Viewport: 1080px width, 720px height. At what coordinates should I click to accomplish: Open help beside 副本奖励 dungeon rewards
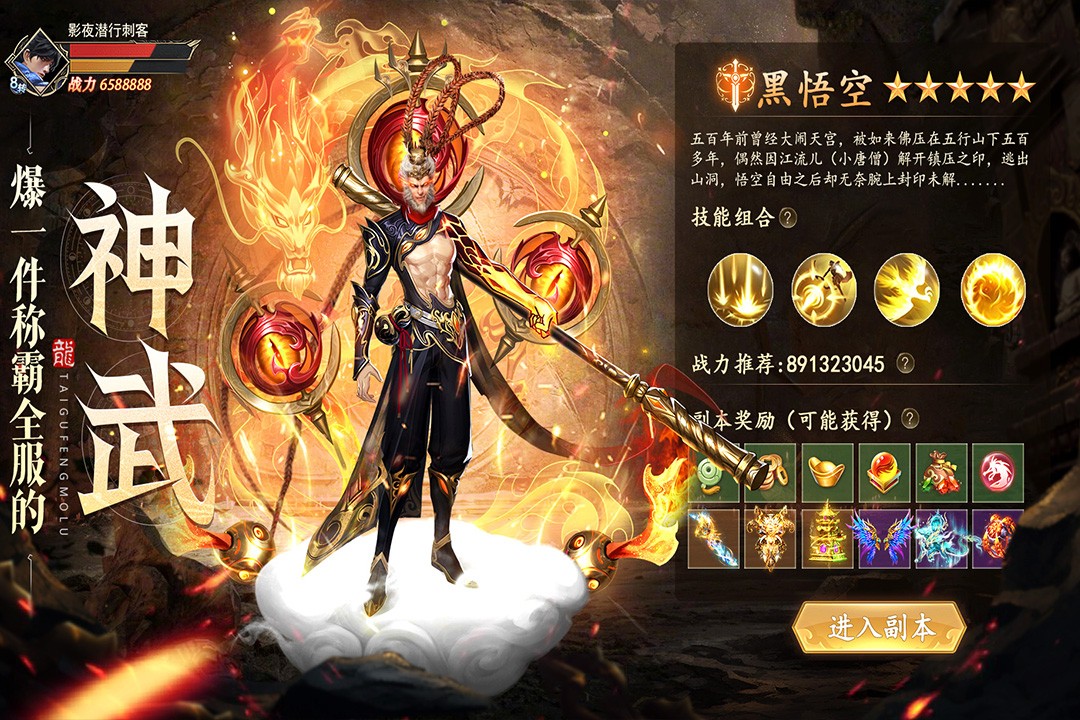[x=910, y=420]
